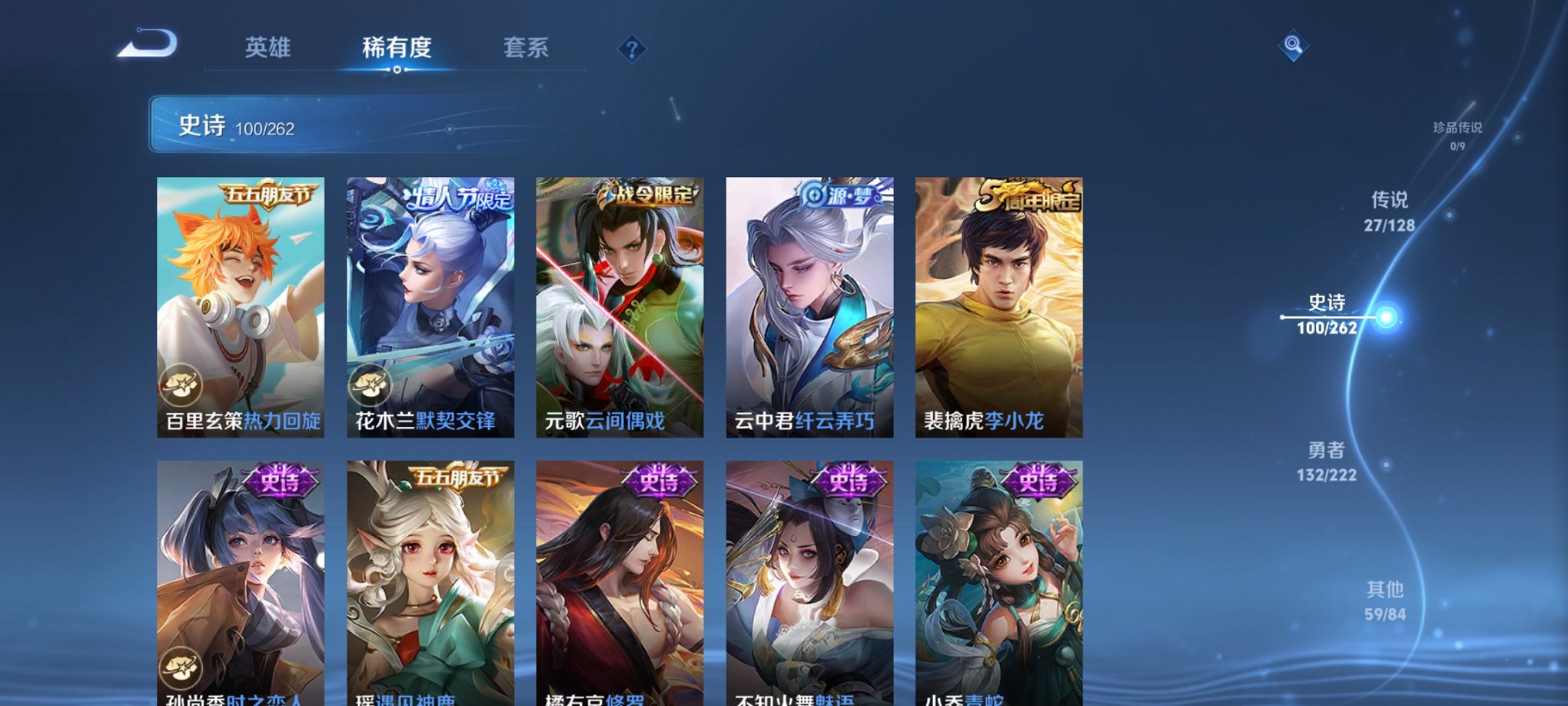
Task: Open the help question mark icon
Action: coord(633,50)
